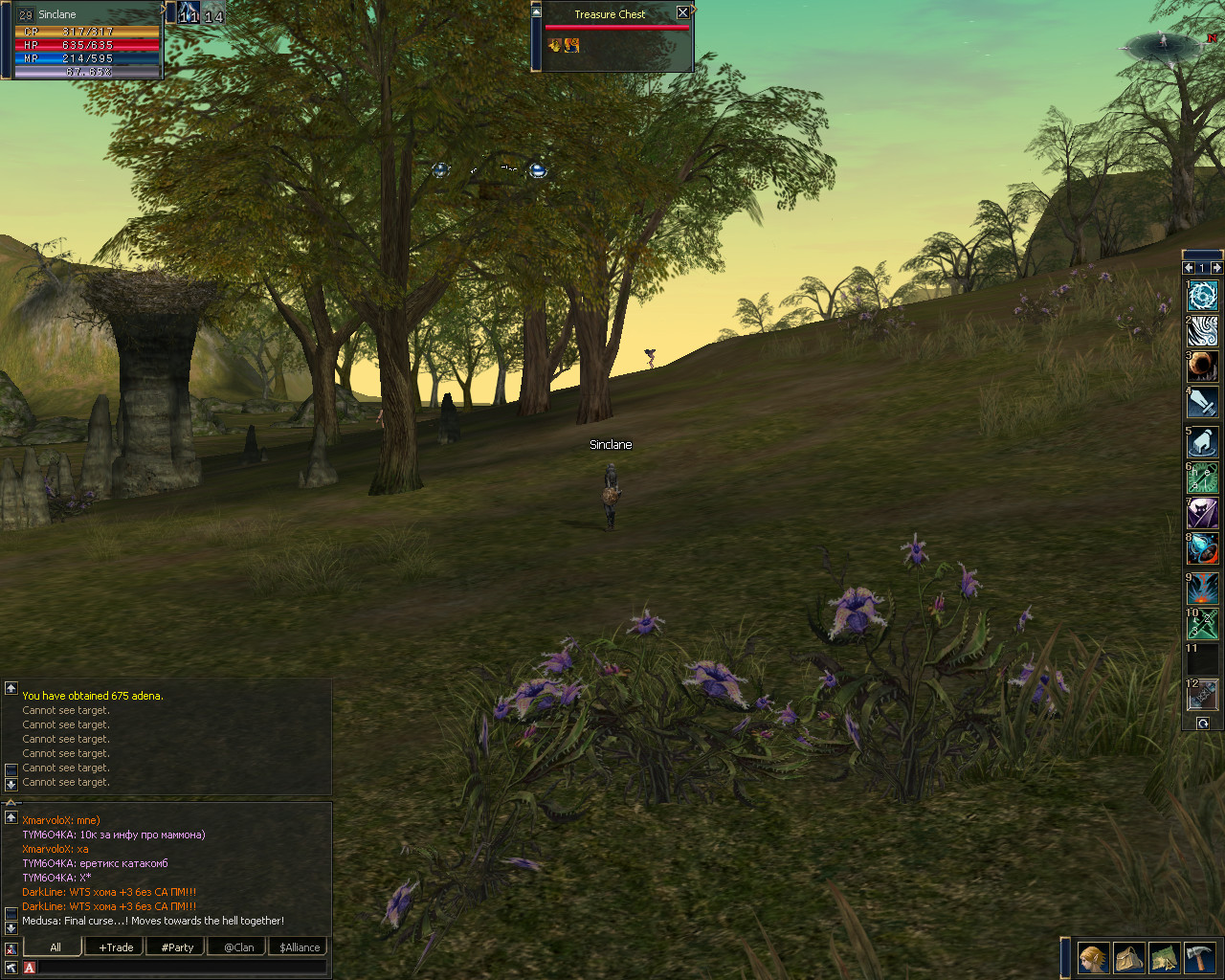The height and width of the screenshot is (980, 1225).
Task: Show the $Alliance chat tab
Action: point(300,947)
